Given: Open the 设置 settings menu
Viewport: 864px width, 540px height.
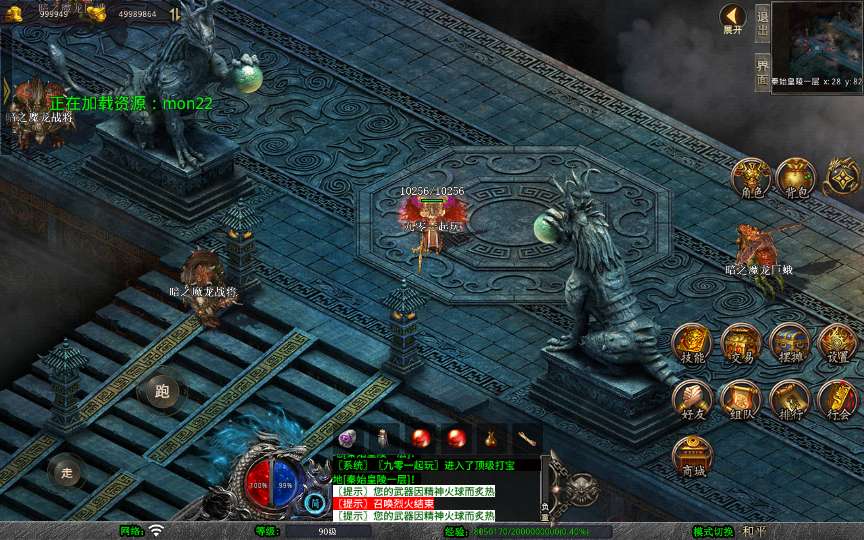Looking at the screenshot, I should (838, 344).
